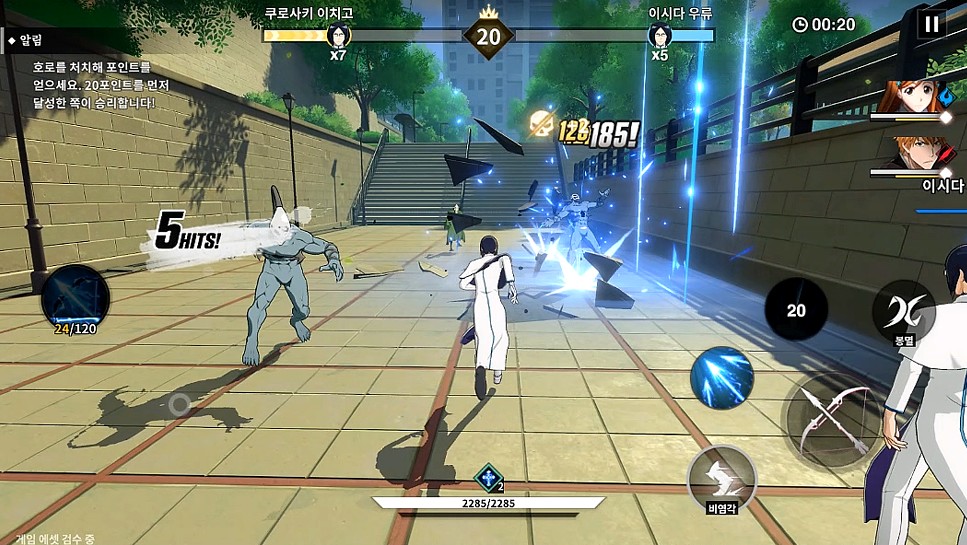Tap the virtual joystick ring
The height and width of the screenshot is (545, 967).
point(179,404)
